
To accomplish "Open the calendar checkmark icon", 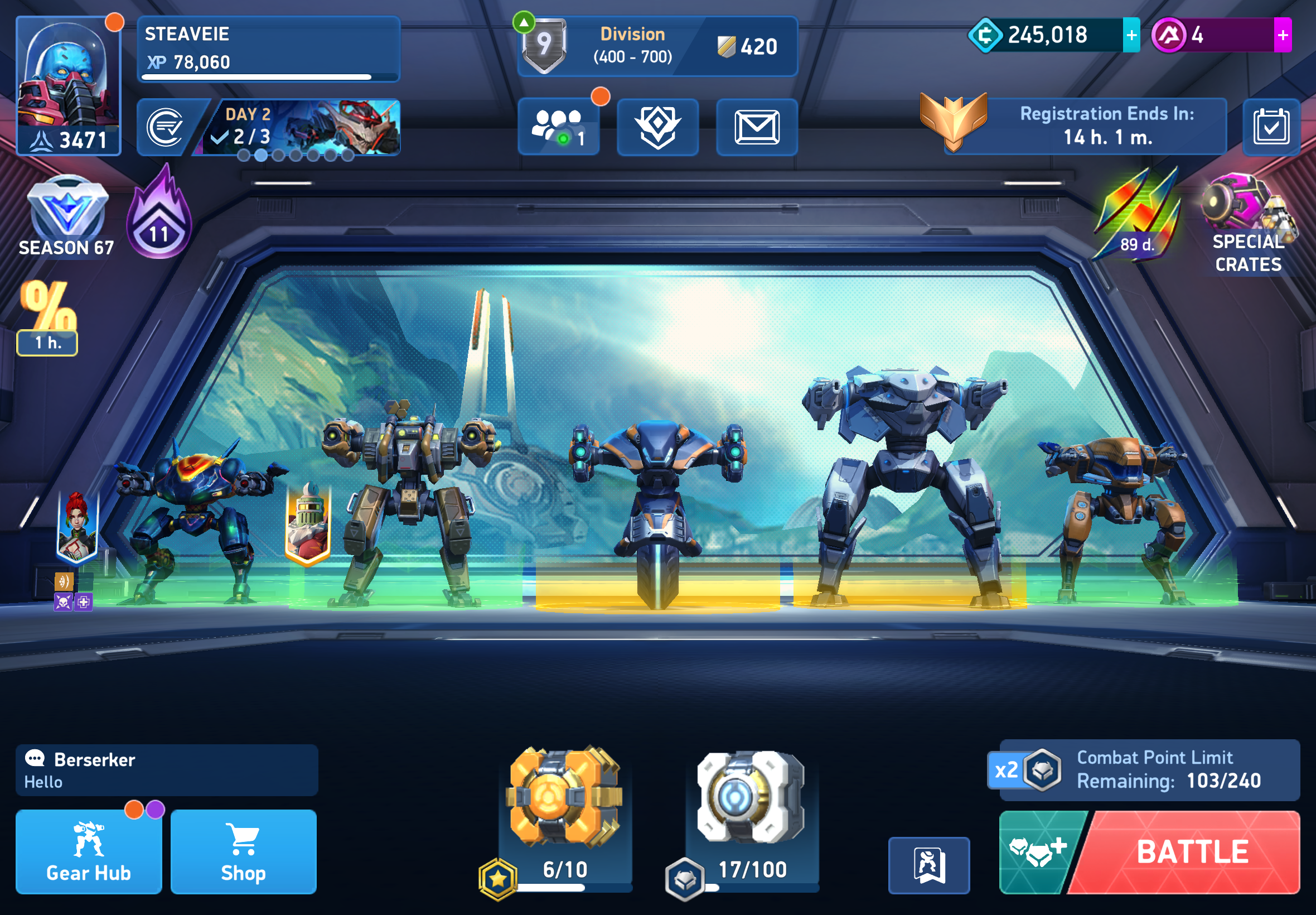I will tap(1271, 127).
